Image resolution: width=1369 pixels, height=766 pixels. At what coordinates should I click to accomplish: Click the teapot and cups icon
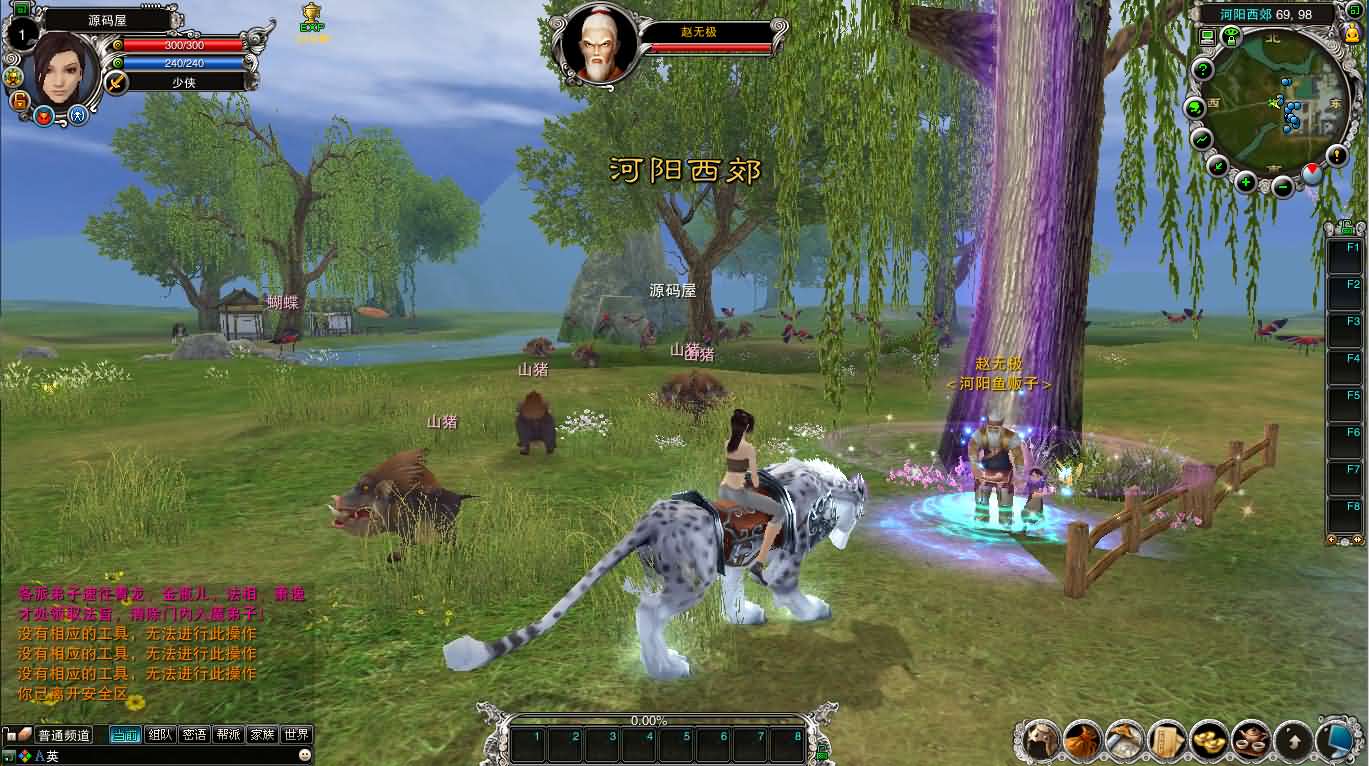(x=1251, y=740)
